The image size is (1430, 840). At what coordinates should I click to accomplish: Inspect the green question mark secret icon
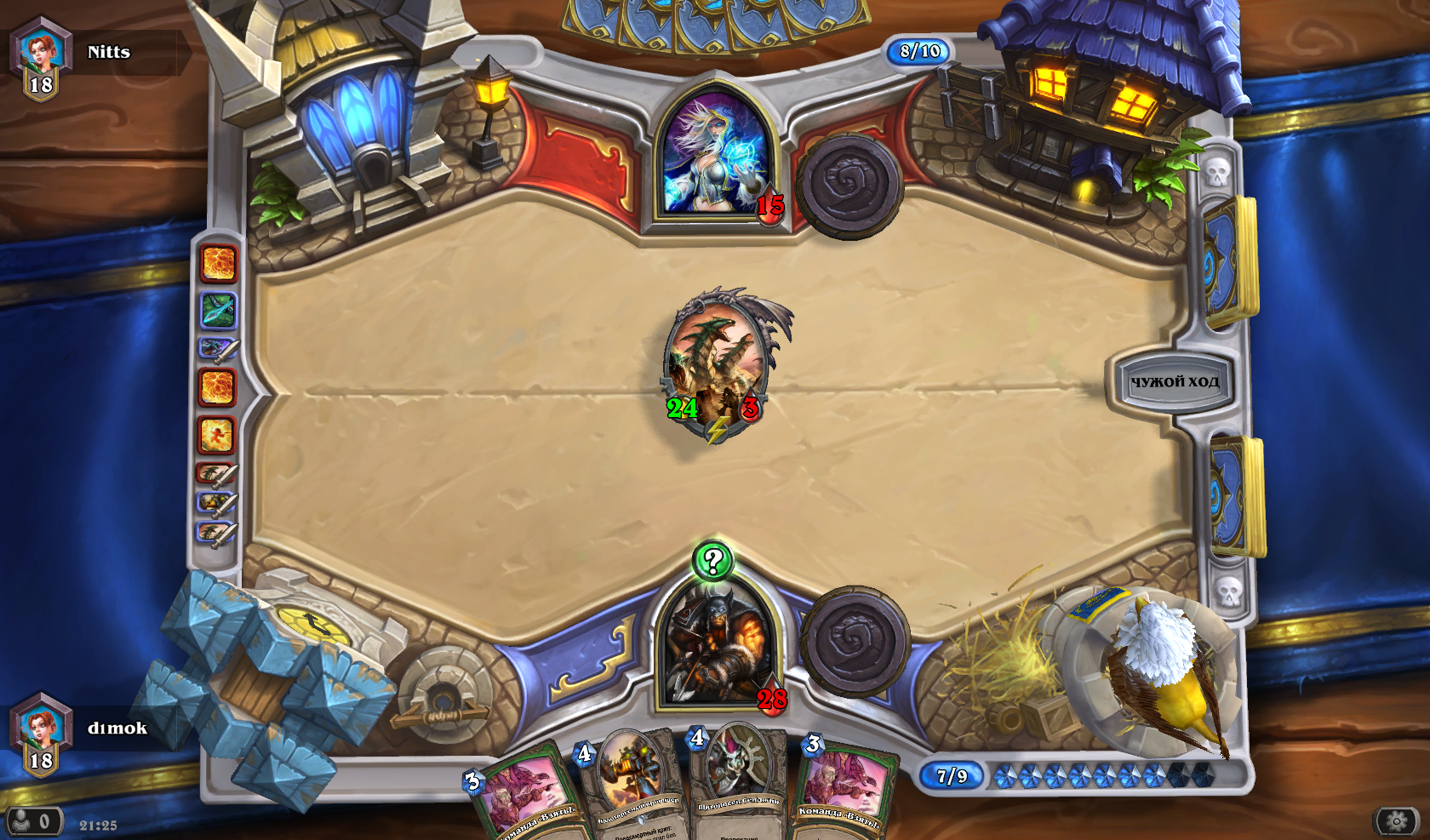pyautogui.click(x=712, y=561)
